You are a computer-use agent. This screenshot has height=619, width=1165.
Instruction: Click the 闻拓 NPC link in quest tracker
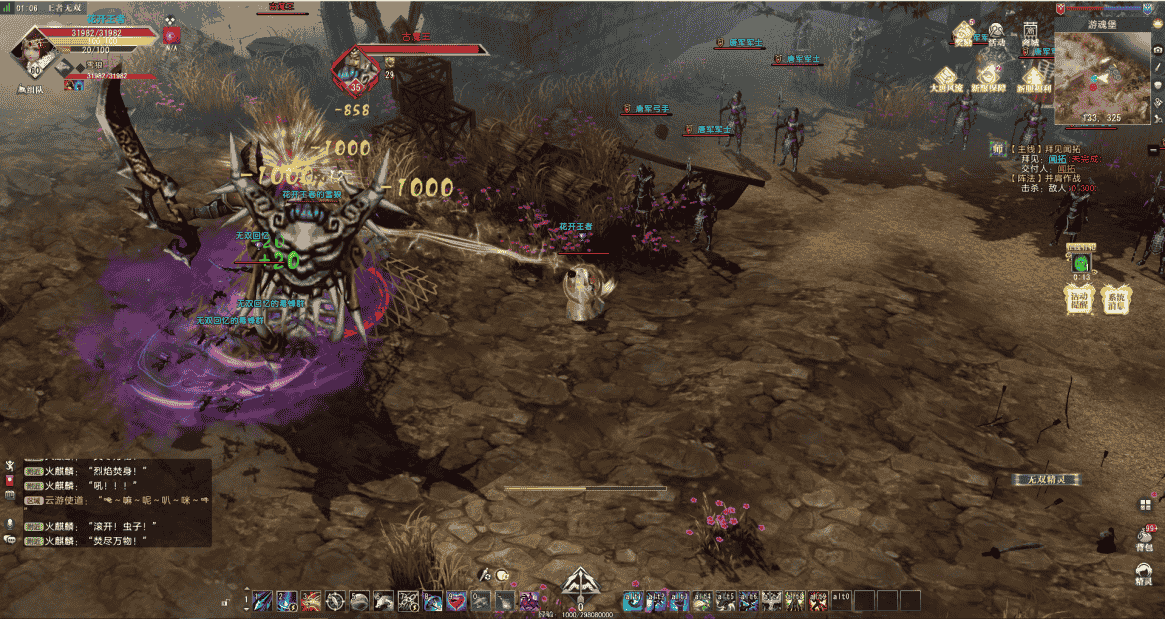[x=1058, y=158]
